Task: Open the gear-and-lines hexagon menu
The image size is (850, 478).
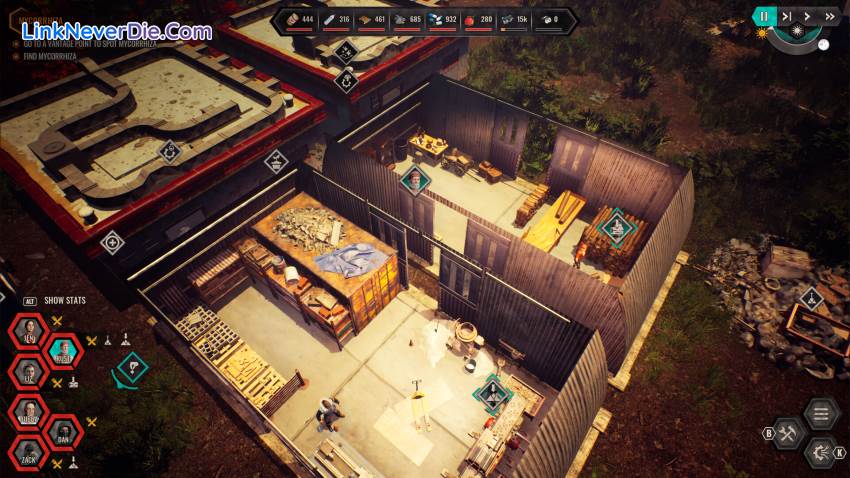Action: 821,452
